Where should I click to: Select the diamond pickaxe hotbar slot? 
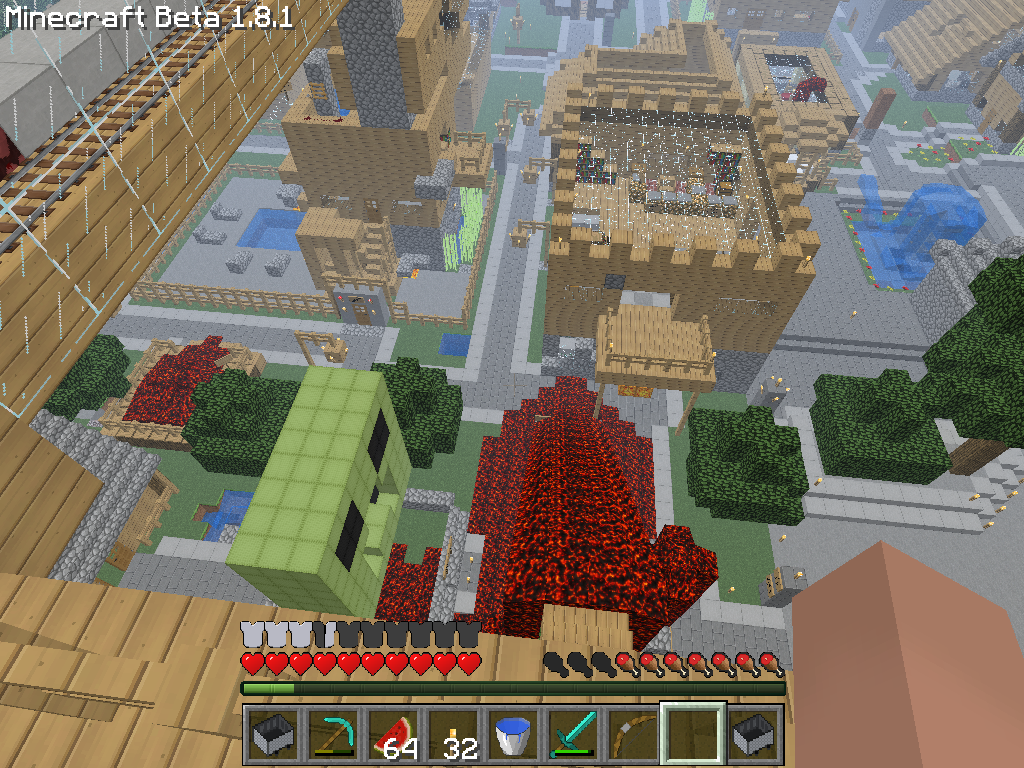[x=332, y=735]
